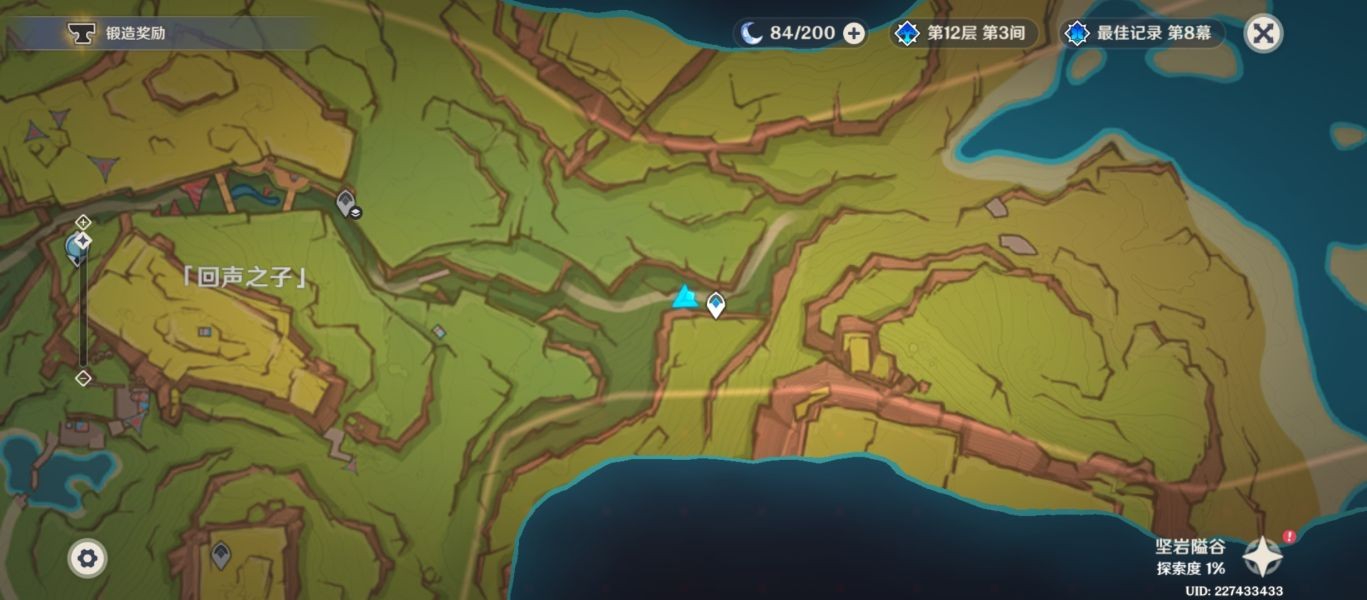This screenshot has height=600, width=1367.
Task: Open the region selector star icon
Action: 1262,557
